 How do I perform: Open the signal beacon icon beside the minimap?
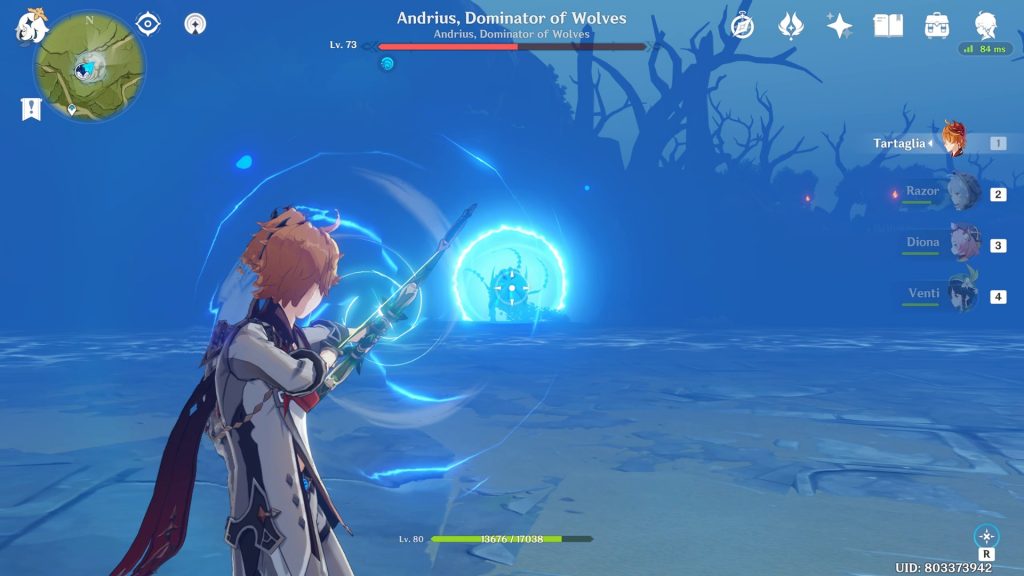(196, 24)
